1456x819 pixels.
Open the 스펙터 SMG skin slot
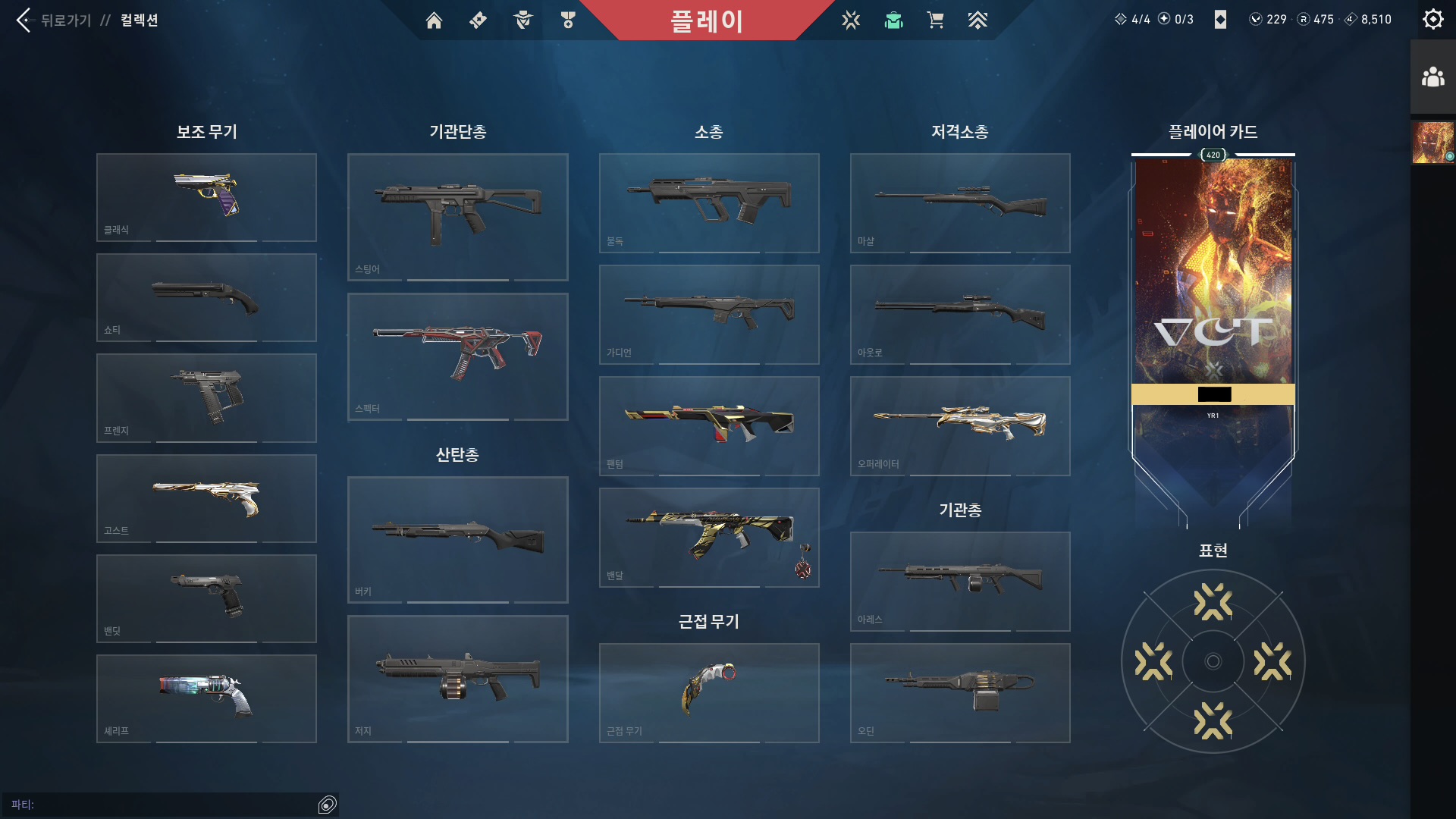point(457,356)
